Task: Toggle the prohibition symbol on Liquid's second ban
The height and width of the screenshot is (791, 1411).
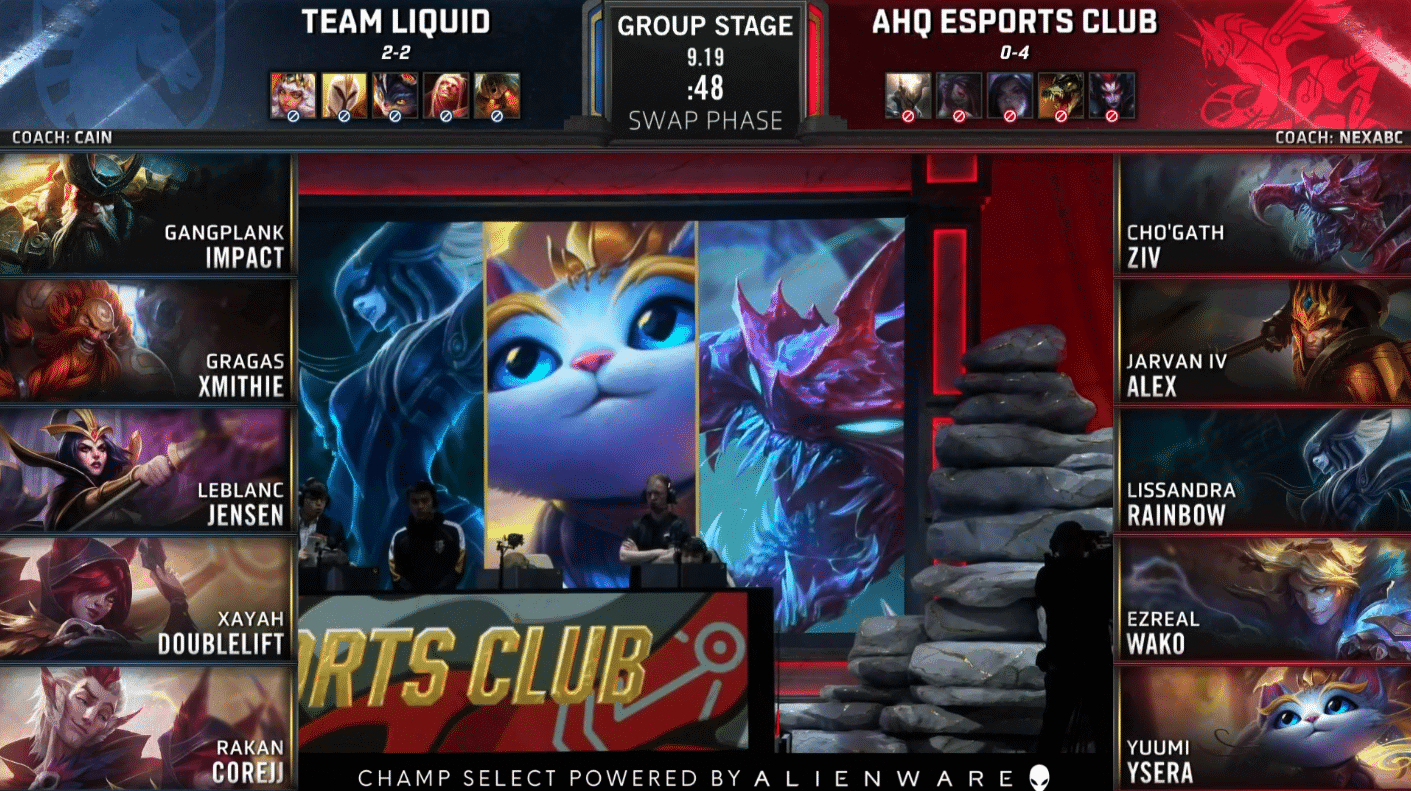Action: (x=344, y=114)
